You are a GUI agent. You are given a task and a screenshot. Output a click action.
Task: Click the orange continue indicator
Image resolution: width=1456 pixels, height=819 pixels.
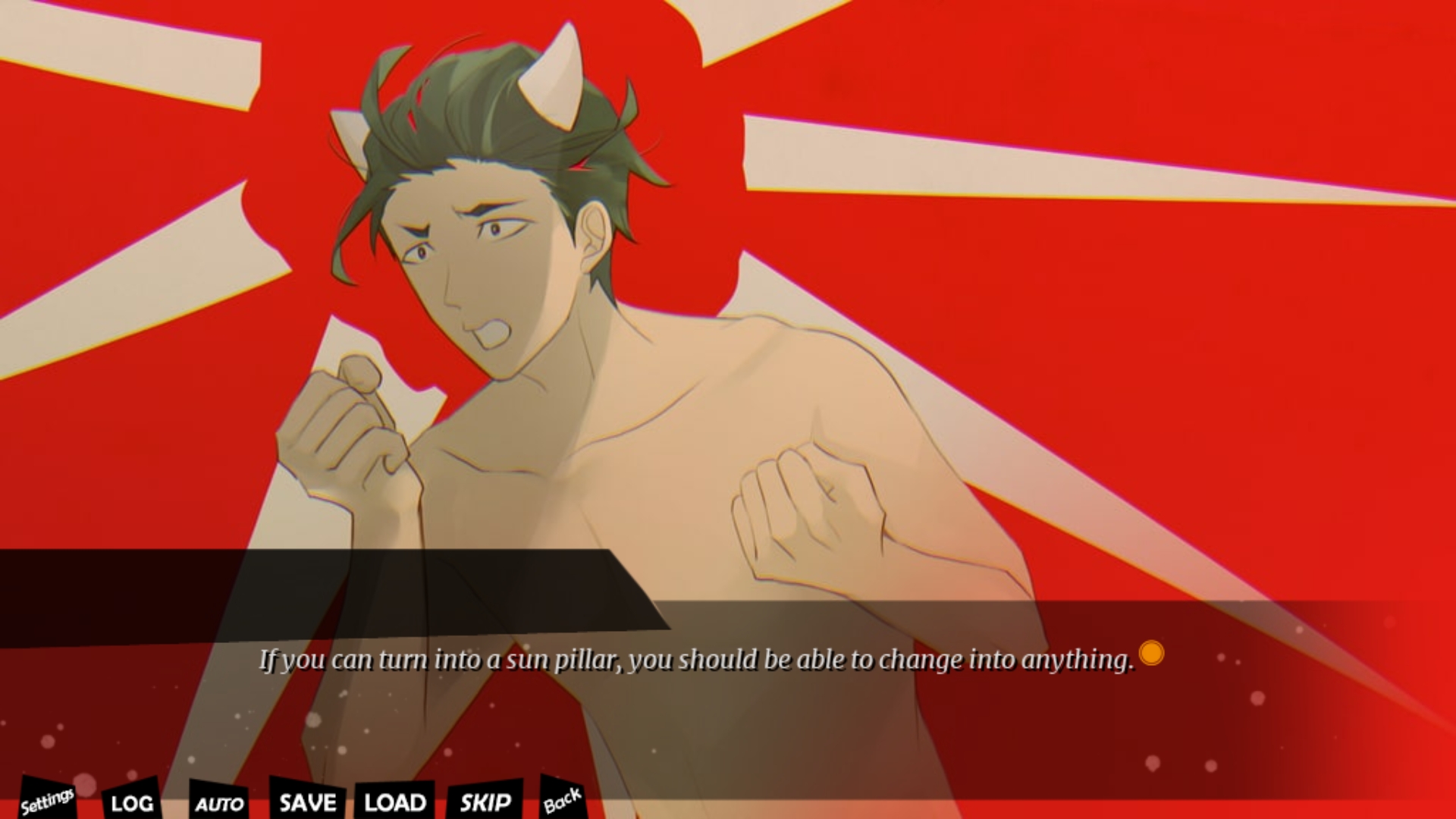coord(1151,653)
